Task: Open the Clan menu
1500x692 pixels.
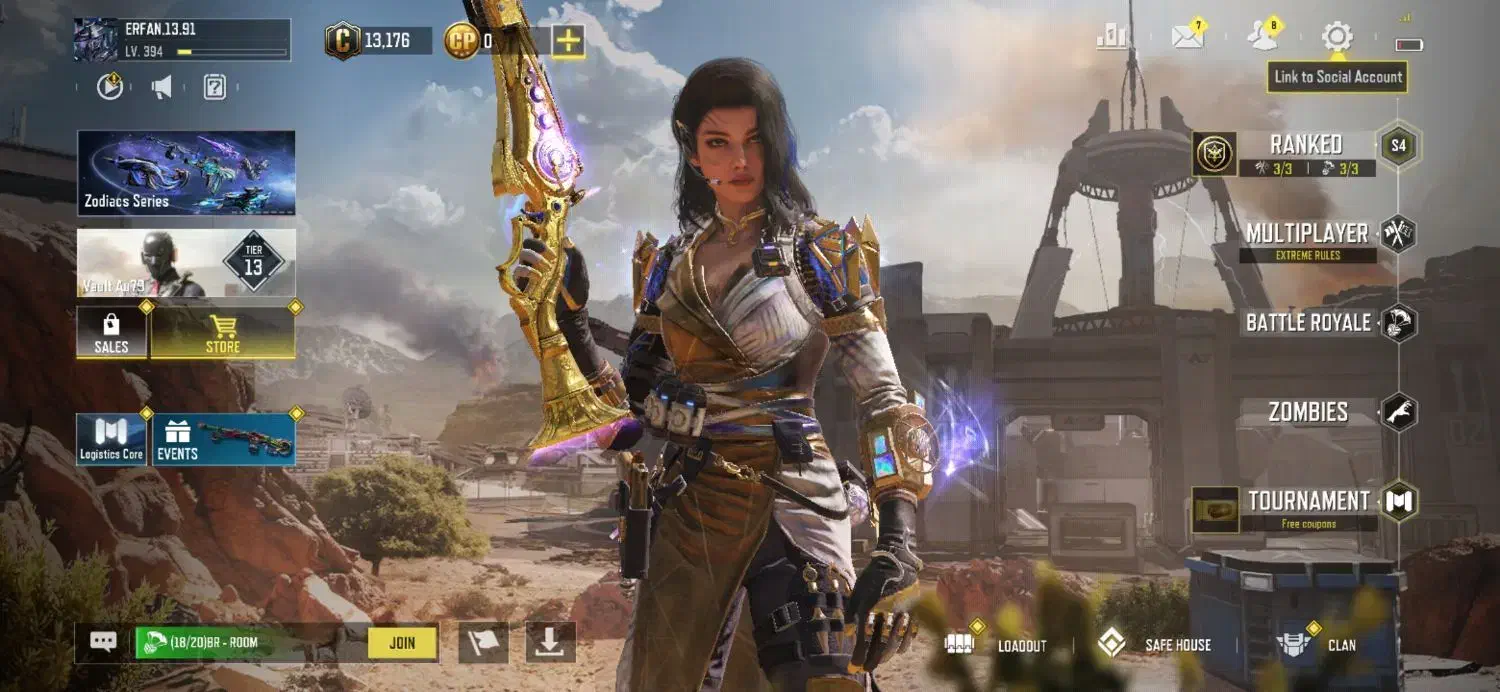Action: point(1321,645)
